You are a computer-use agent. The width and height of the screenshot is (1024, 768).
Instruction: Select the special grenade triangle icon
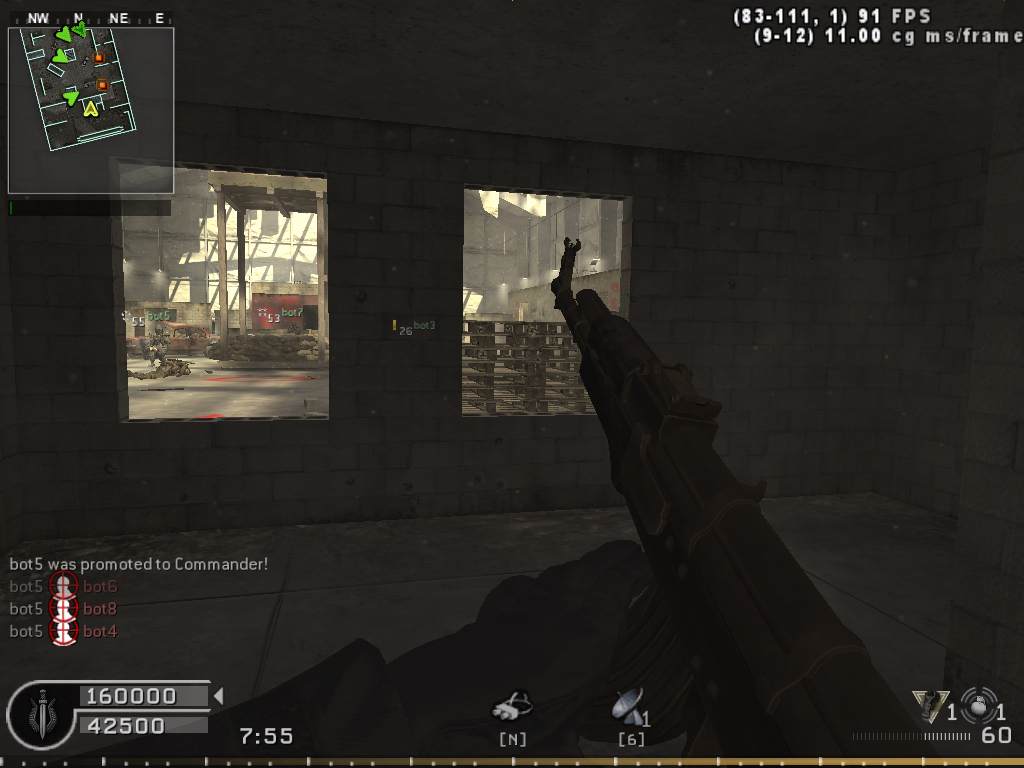[930, 706]
